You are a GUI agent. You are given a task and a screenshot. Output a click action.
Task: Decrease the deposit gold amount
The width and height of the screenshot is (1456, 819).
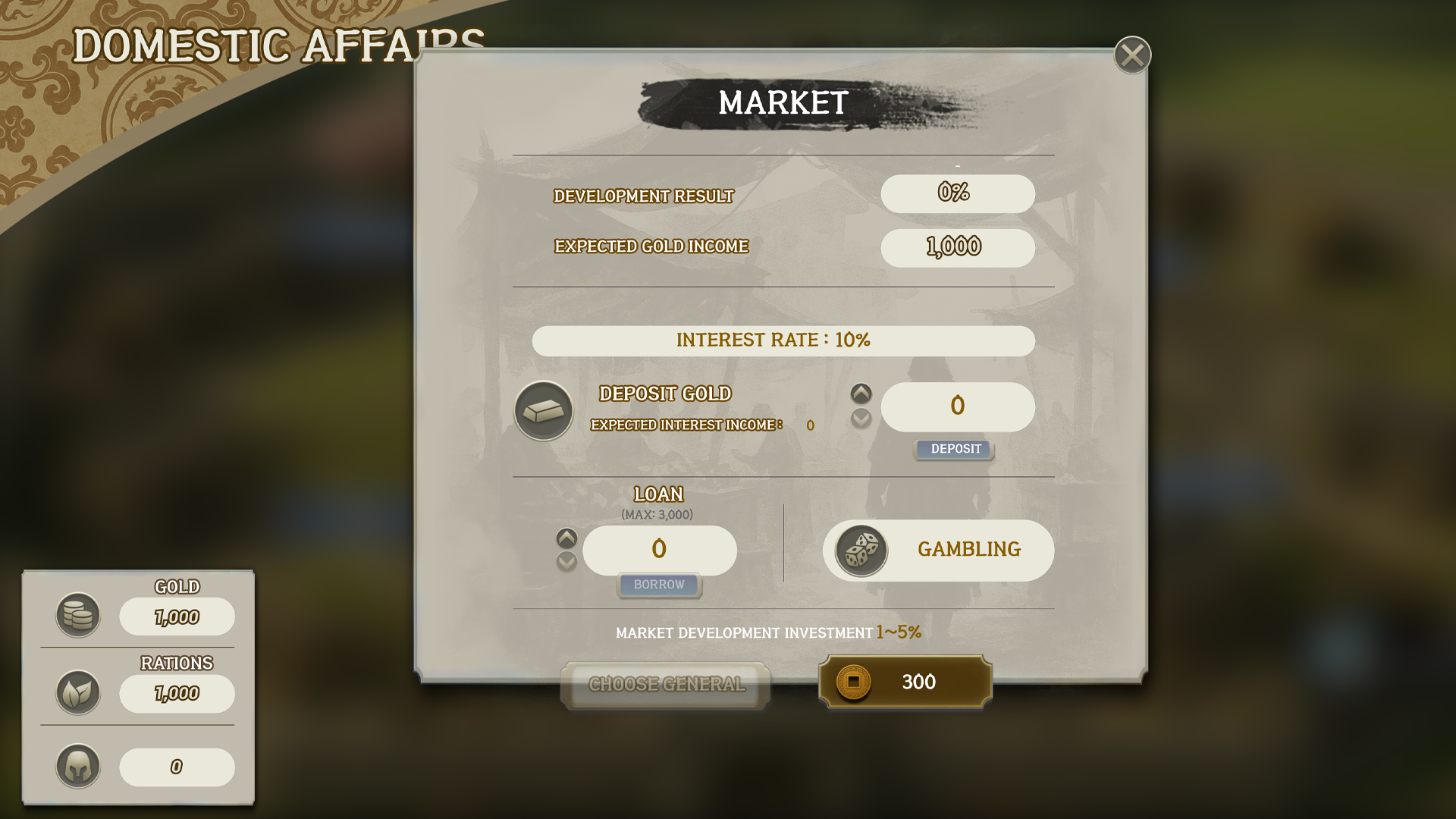861,418
